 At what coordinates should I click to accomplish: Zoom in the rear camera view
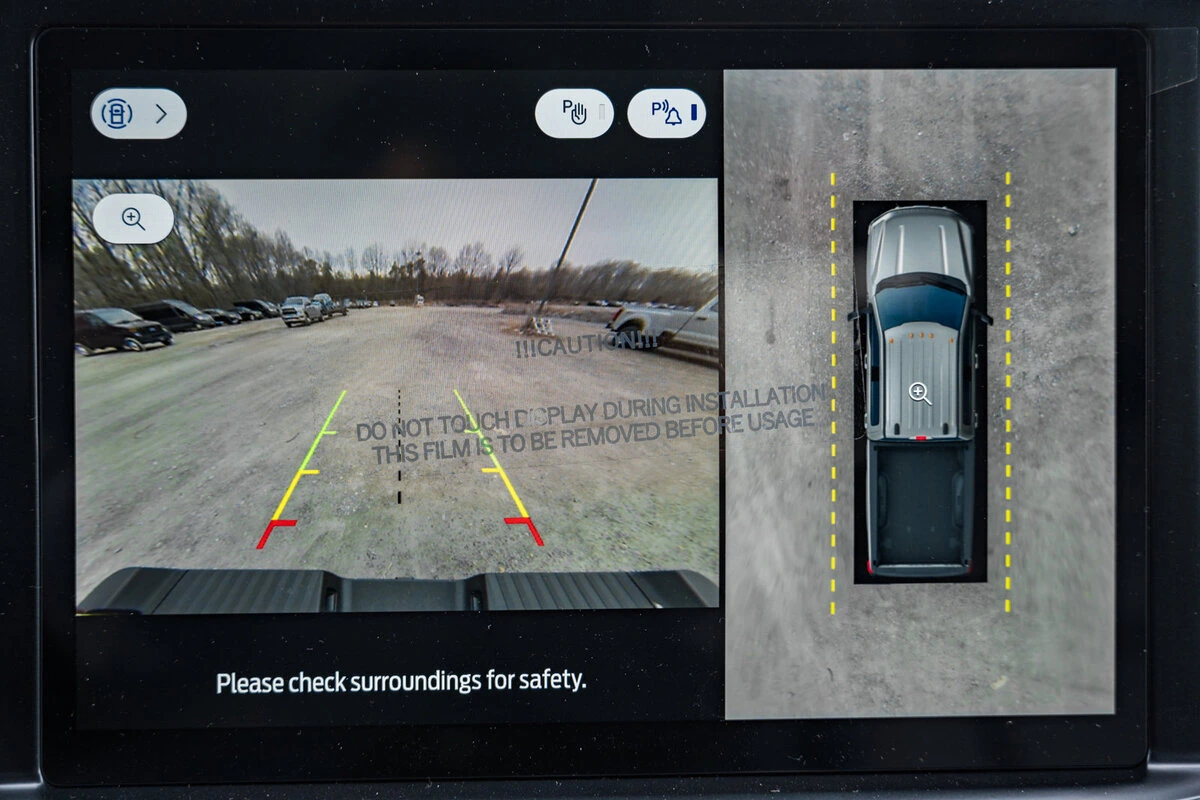[133, 219]
